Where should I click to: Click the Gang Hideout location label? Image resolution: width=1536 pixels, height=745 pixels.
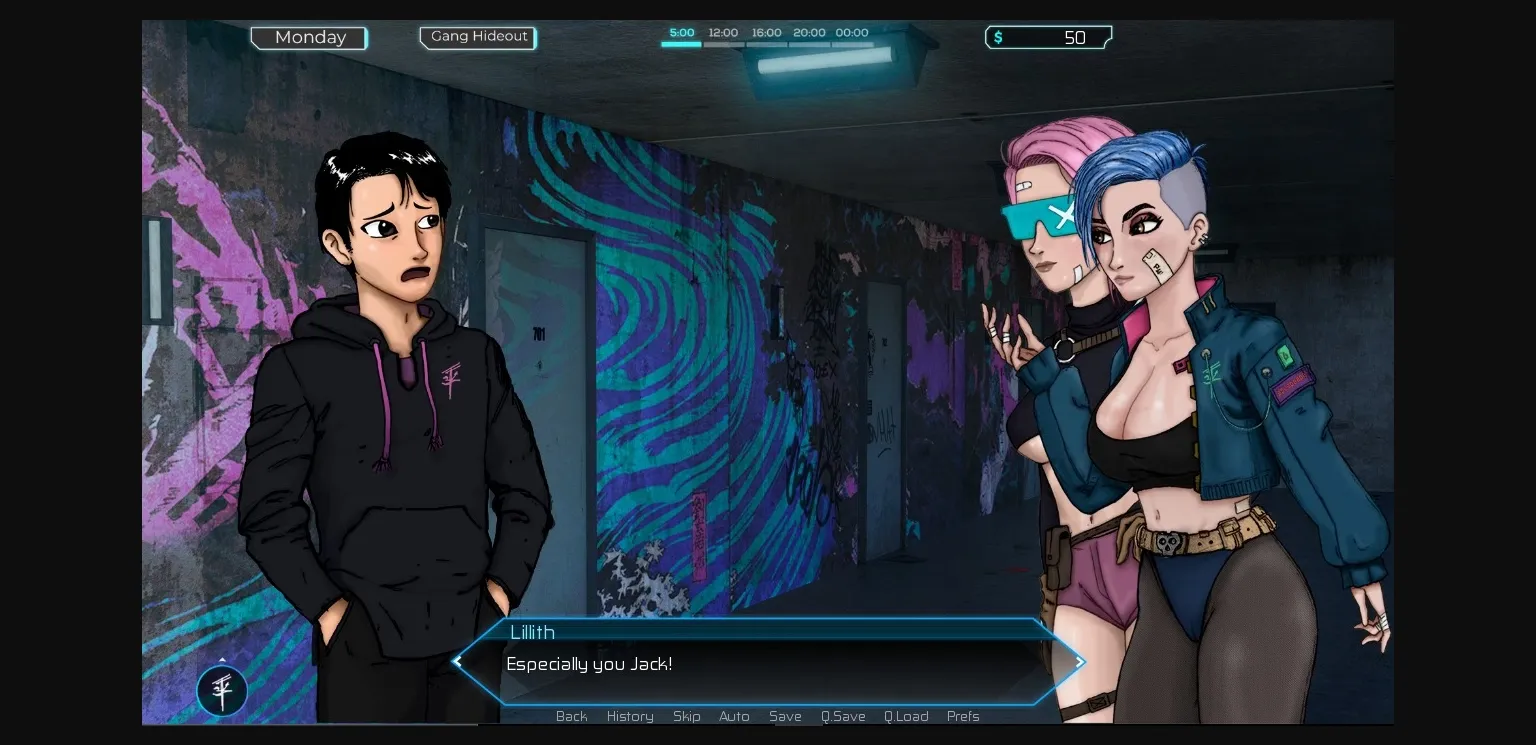[477, 37]
